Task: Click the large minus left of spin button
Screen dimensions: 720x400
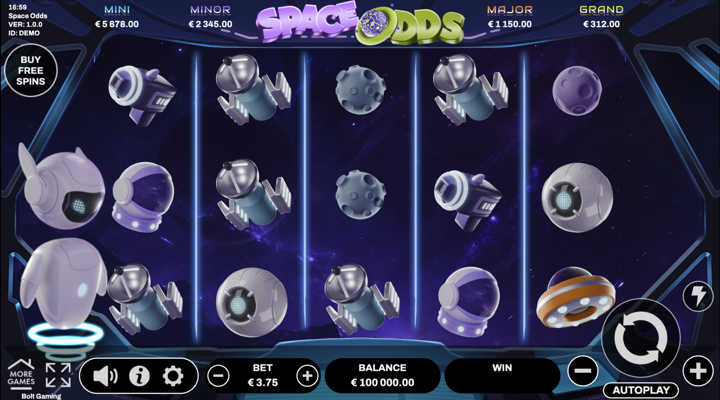Action: click(x=582, y=372)
